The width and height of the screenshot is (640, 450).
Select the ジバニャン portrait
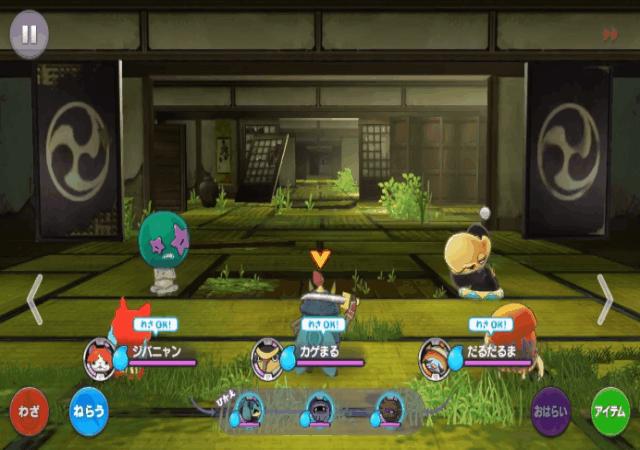pos(101,356)
